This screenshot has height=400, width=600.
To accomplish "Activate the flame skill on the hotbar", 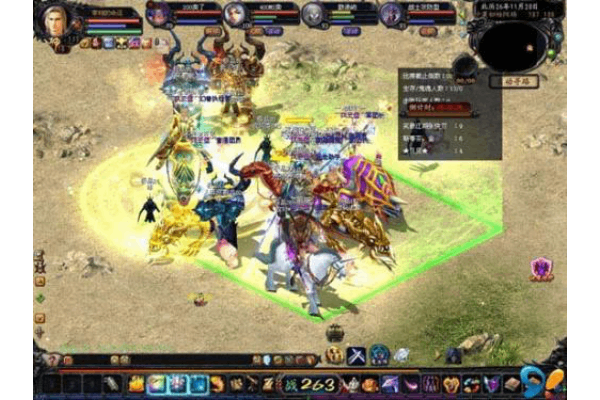I will pos(136,384).
